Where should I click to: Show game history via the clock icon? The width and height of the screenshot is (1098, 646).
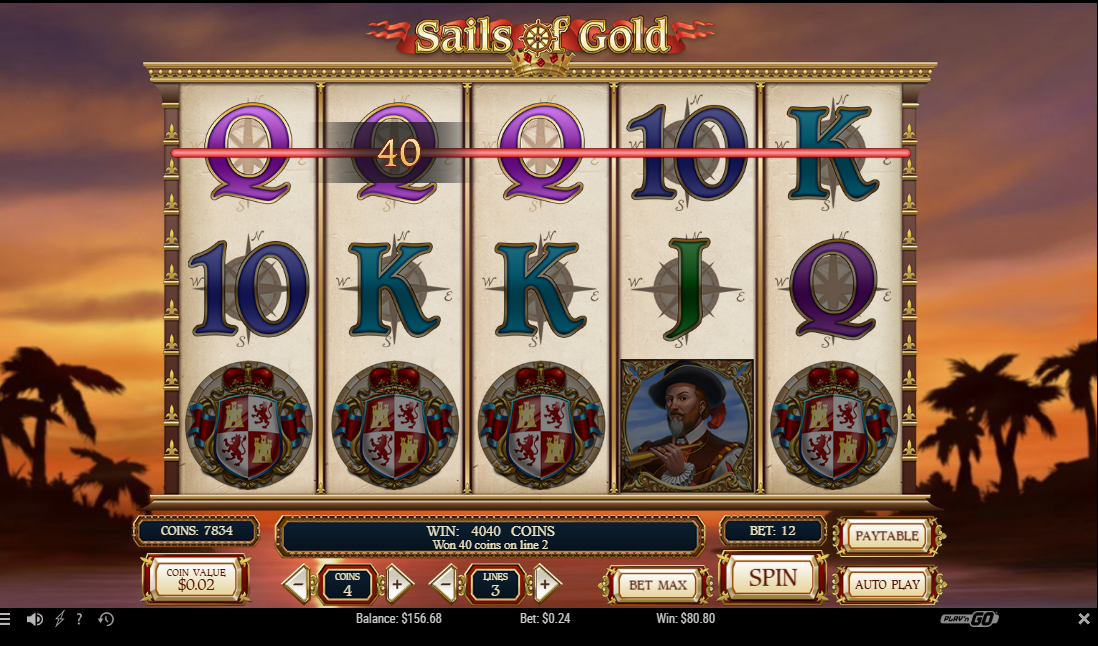(106, 619)
